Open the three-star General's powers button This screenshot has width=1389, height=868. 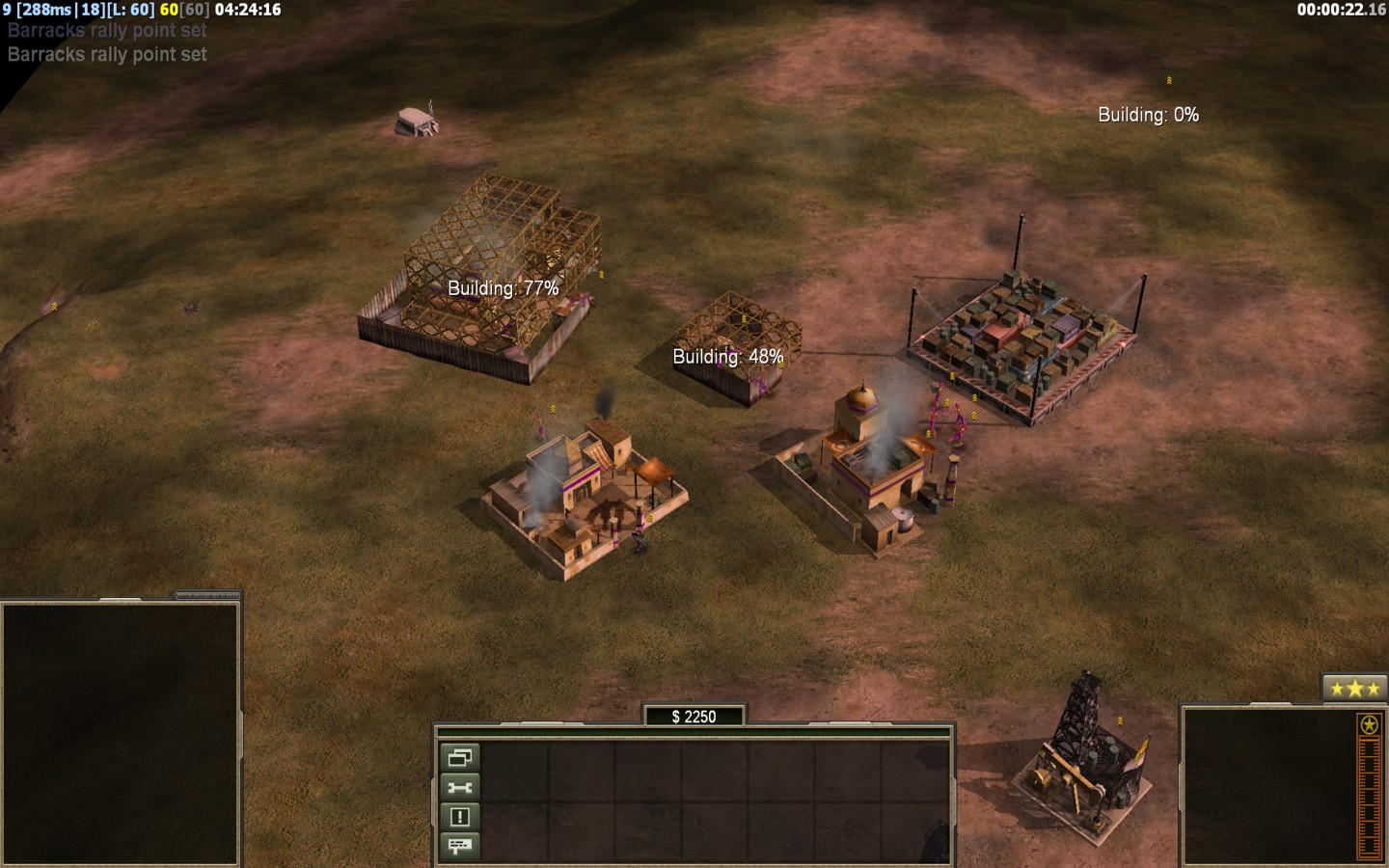[x=1353, y=689]
